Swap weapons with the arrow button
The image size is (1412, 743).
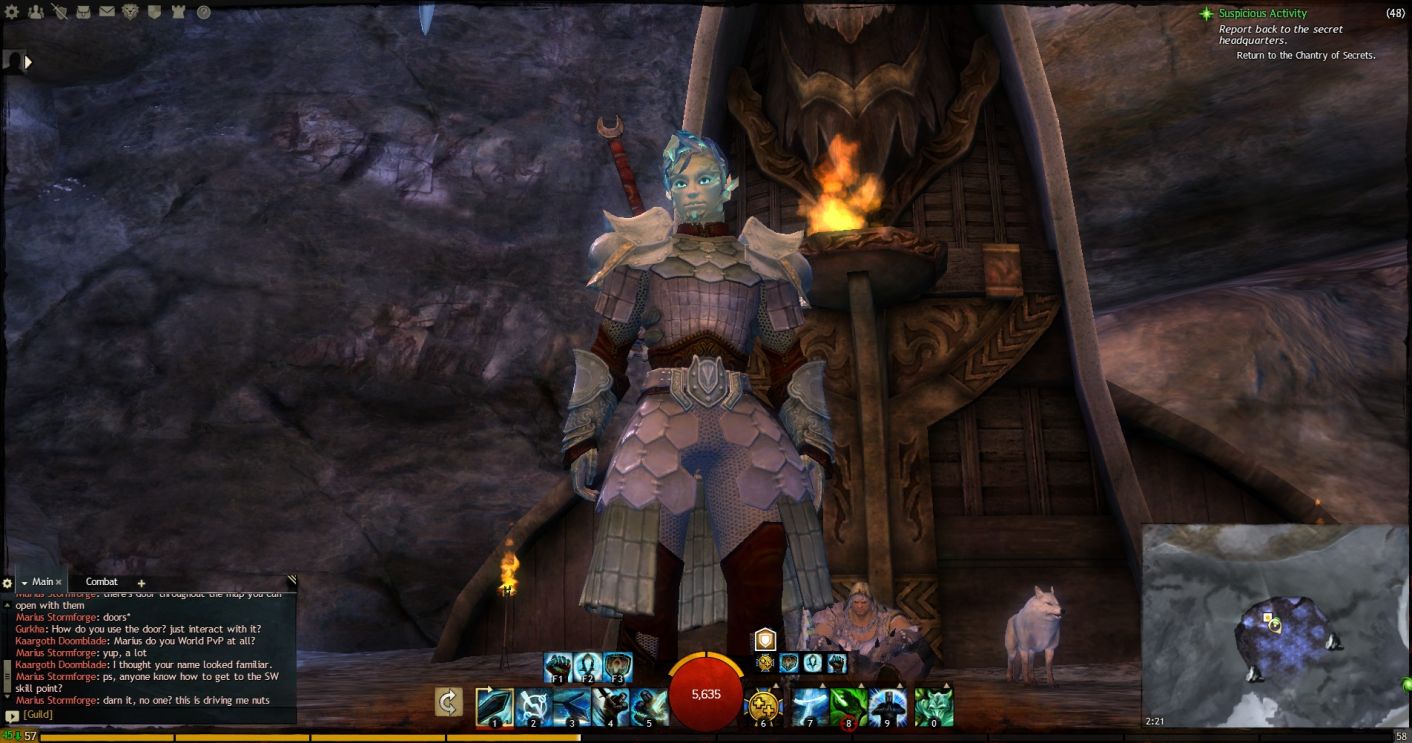point(449,702)
